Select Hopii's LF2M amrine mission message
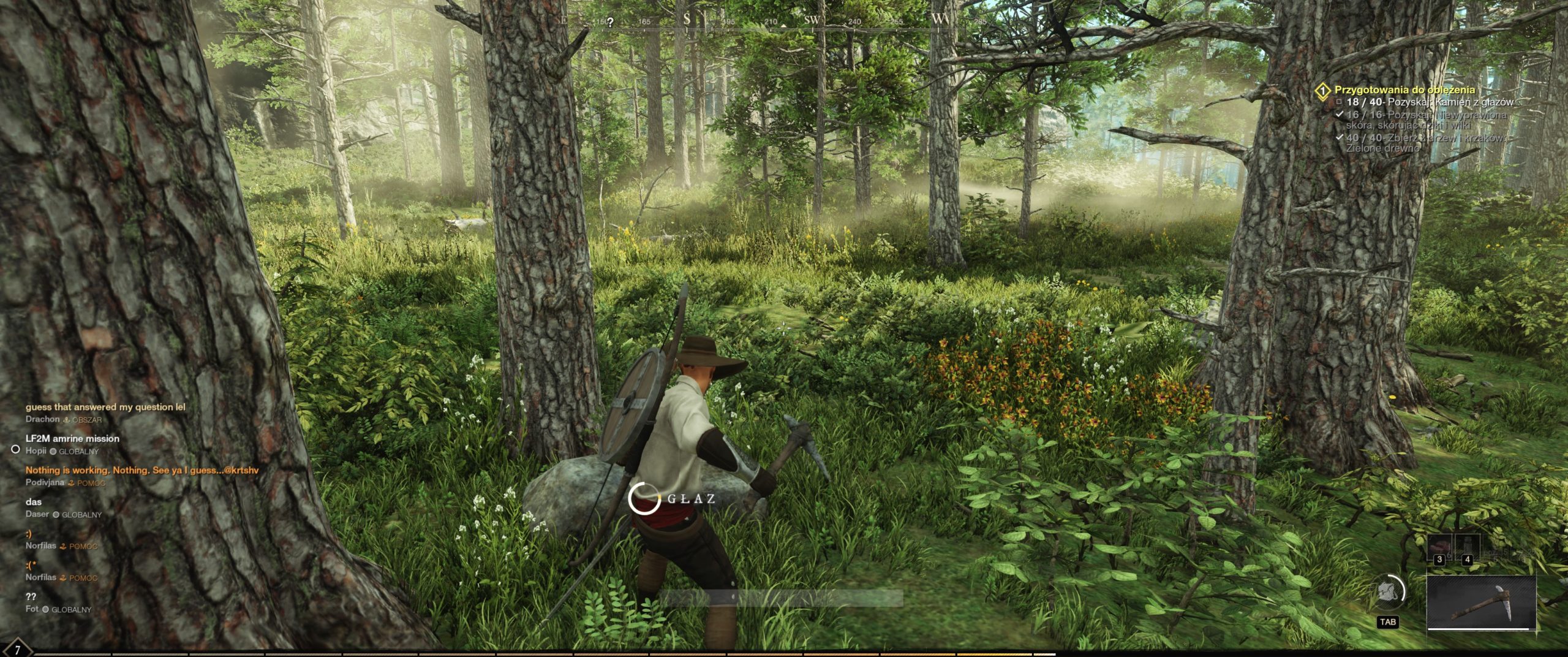The width and height of the screenshot is (1568, 657). [72, 438]
